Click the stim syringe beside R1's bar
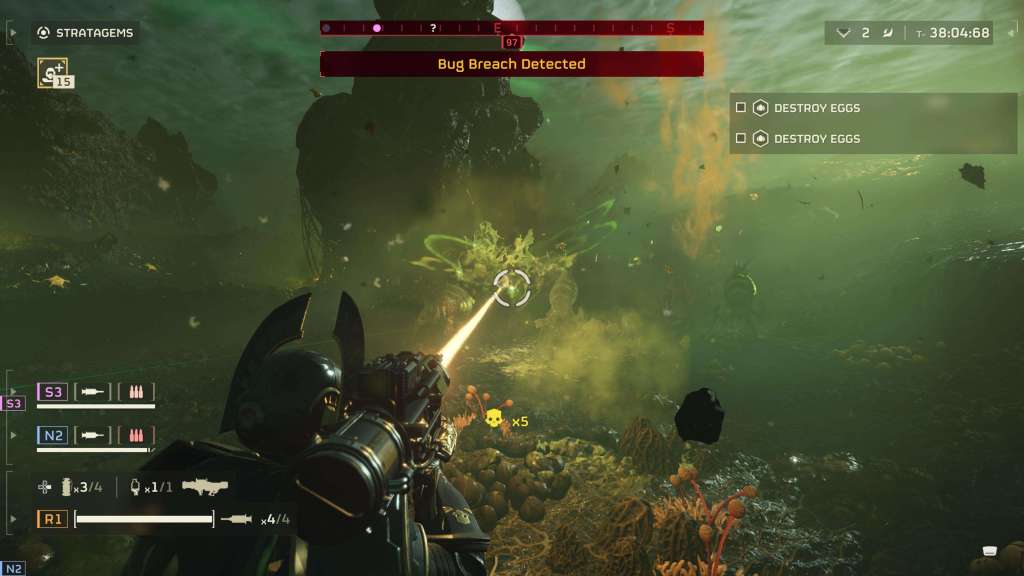The height and width of the screenshot is (576, 1024). pos(237,519)
